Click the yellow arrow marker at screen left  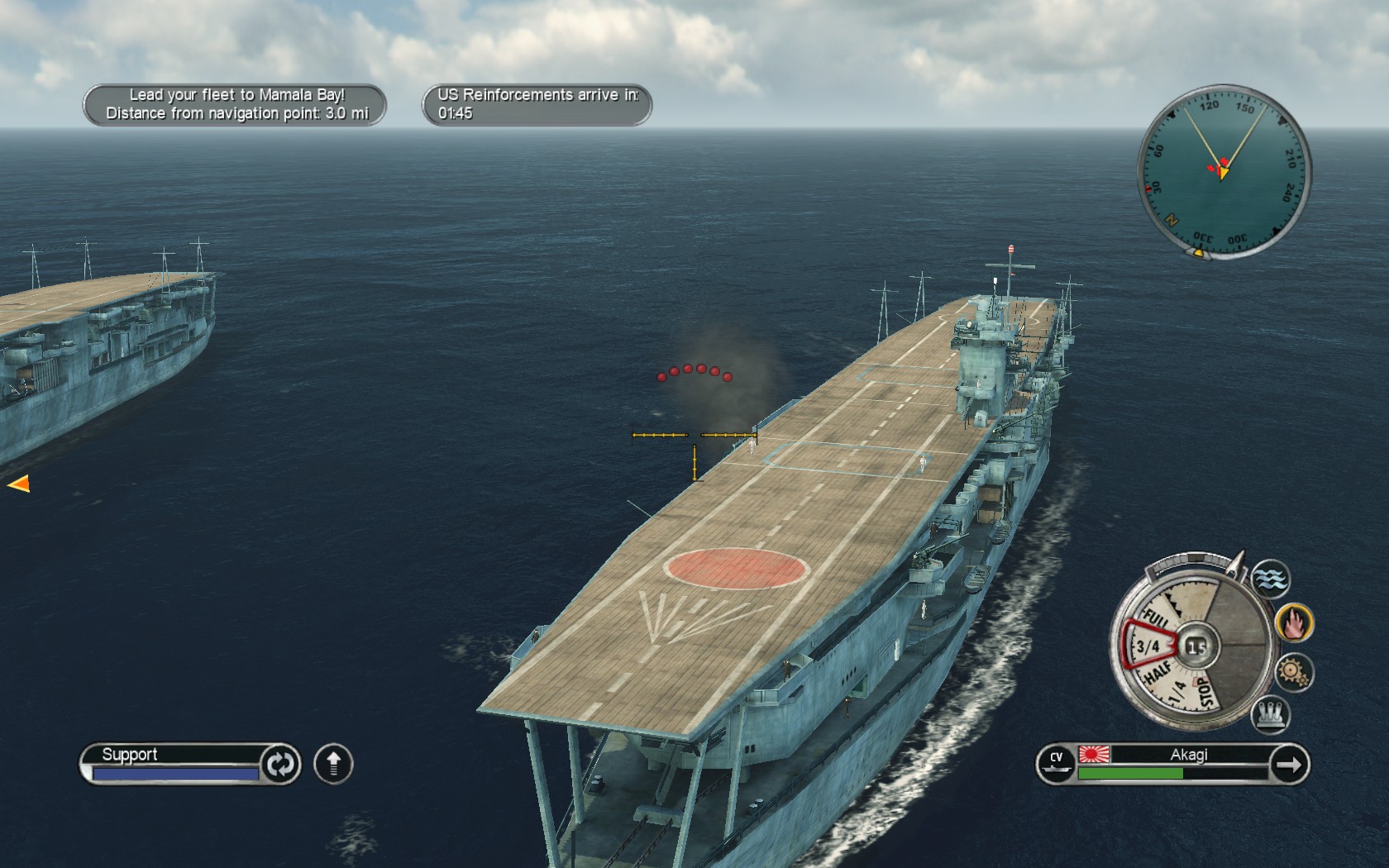click(20, 483)
